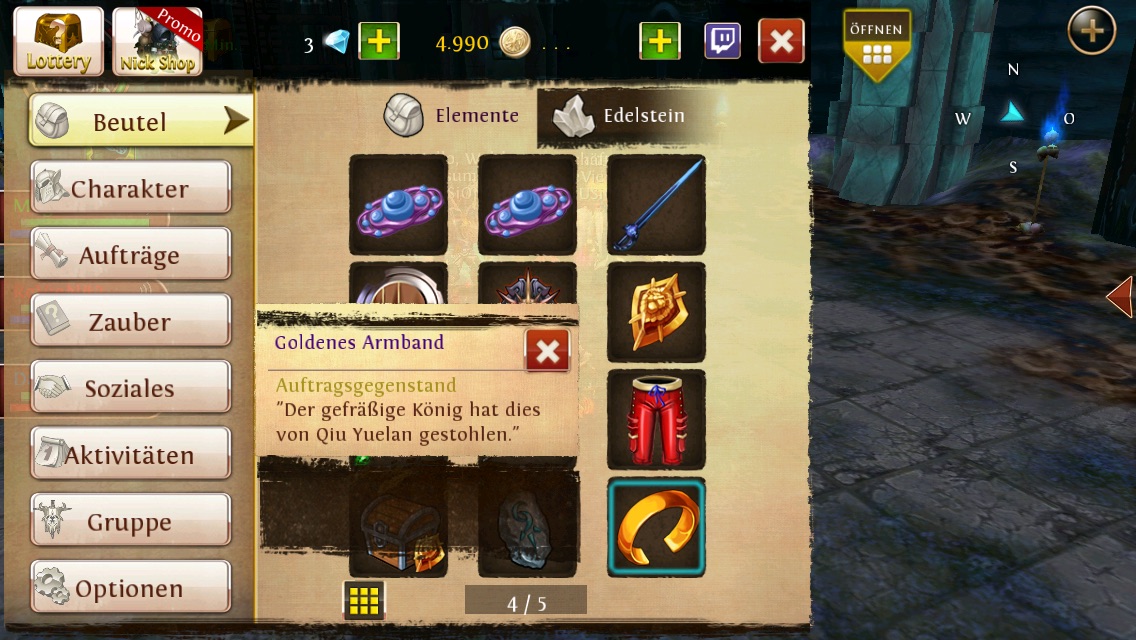Screen dimensions: 1136x640
Task: Choose the Gruppe menu entry
Action: click(x=130, y=522)
